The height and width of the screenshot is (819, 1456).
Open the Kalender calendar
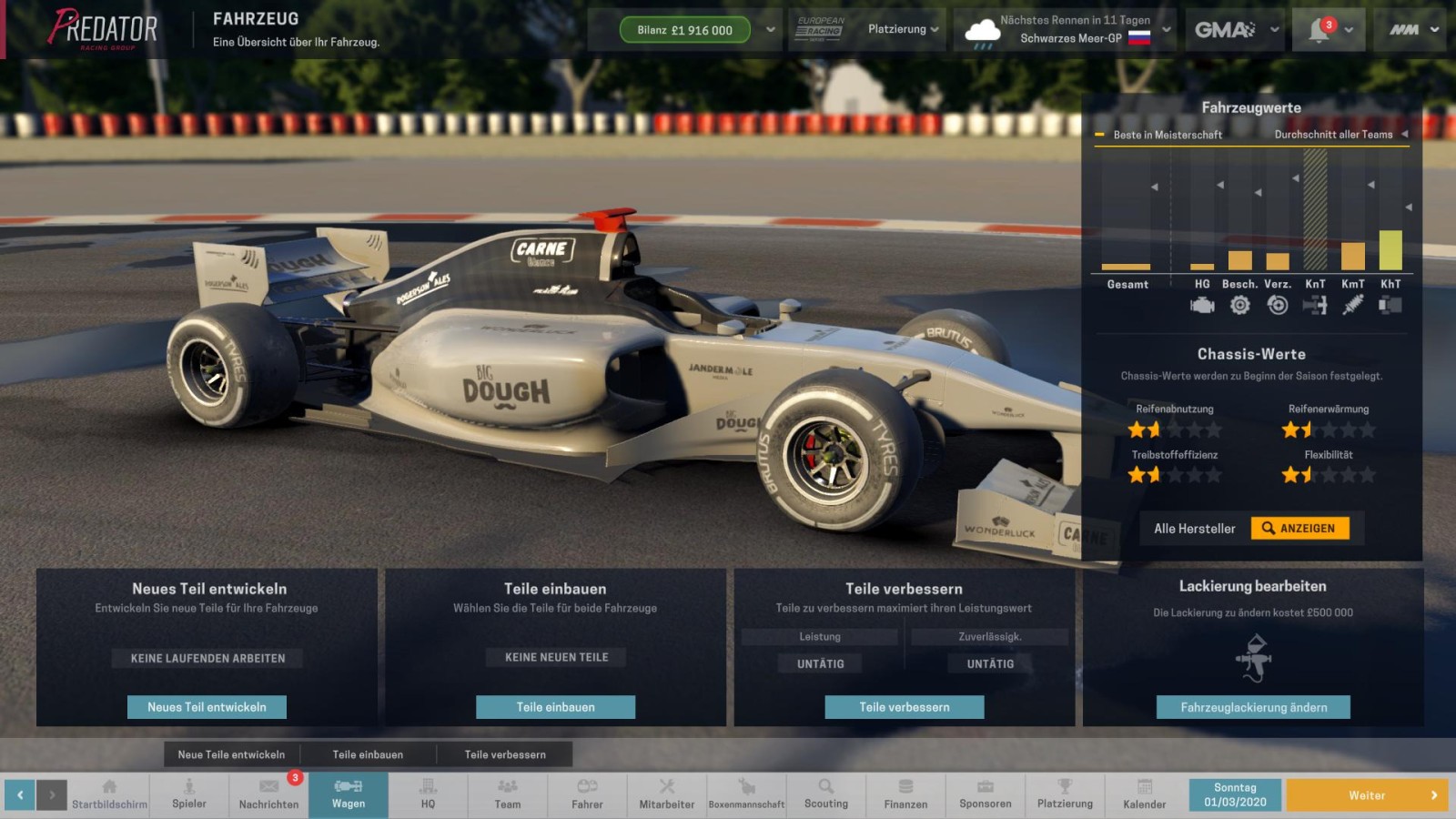[1144, 794]
